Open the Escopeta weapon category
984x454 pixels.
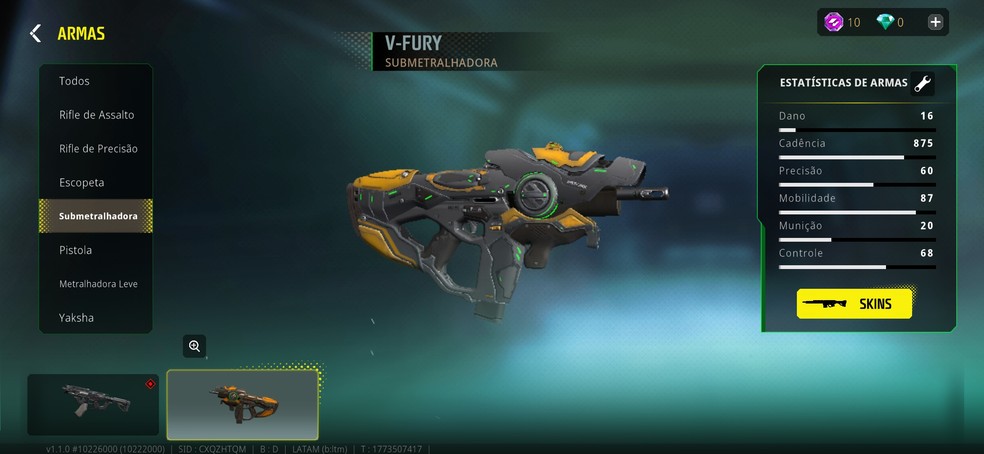(82, 183)
